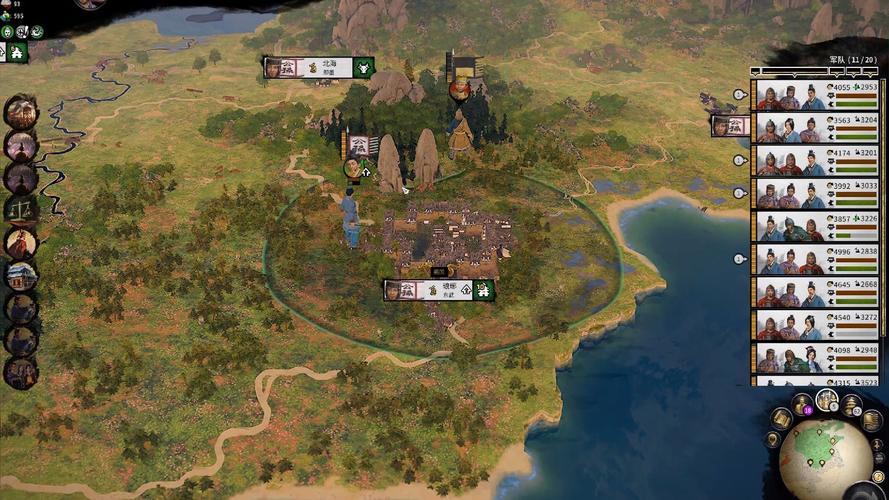Open the settlements list button showing 62
The width and height of the screenshot is (889, 500).
(x=851, y=404)
